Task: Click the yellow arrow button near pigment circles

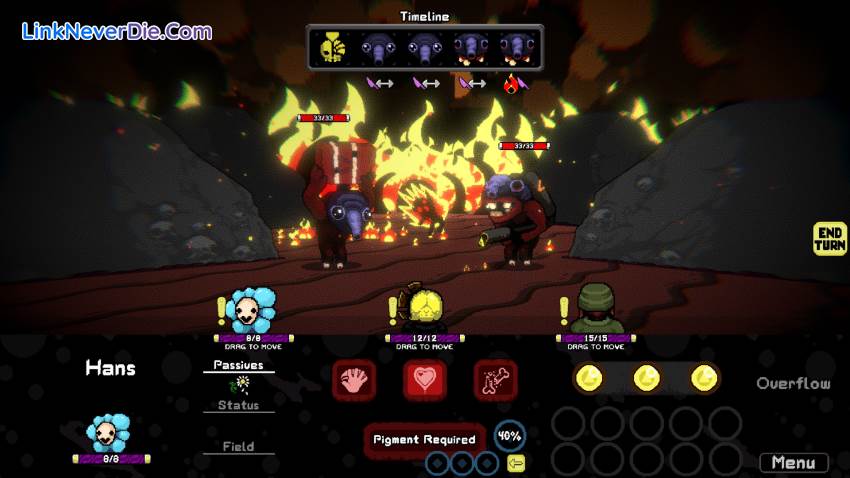Action: pos(516,463)
